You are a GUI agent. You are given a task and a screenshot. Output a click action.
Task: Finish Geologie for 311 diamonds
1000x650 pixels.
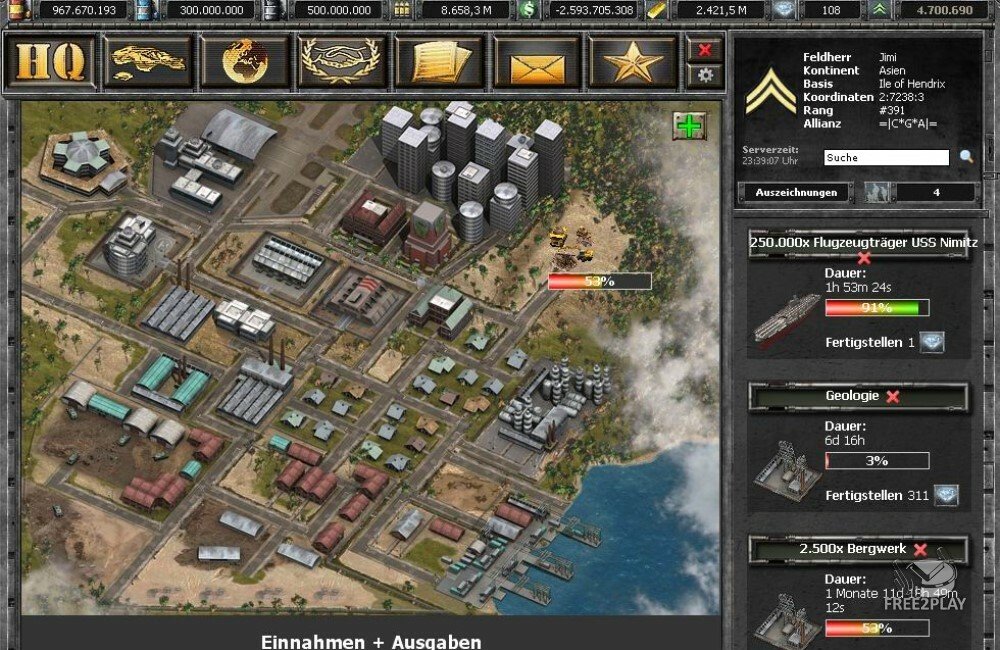tap(945, 494)
